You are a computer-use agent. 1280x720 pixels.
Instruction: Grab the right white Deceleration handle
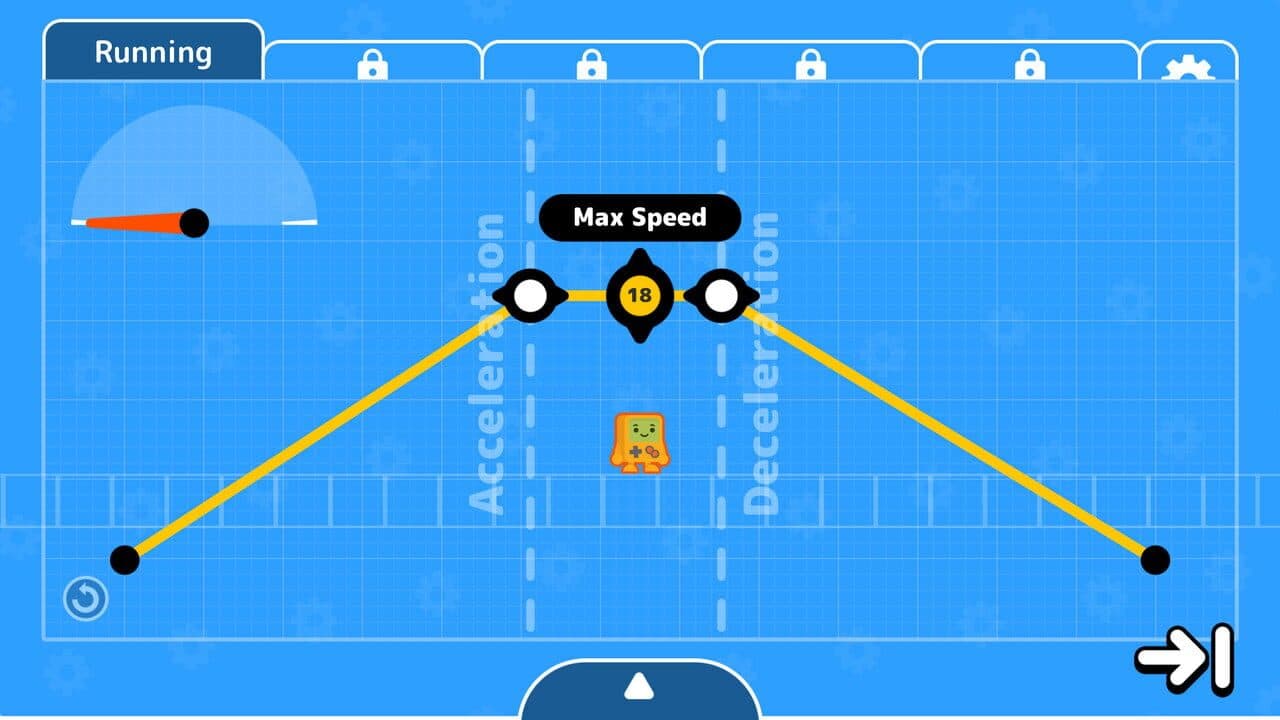[x=722, y=296]
